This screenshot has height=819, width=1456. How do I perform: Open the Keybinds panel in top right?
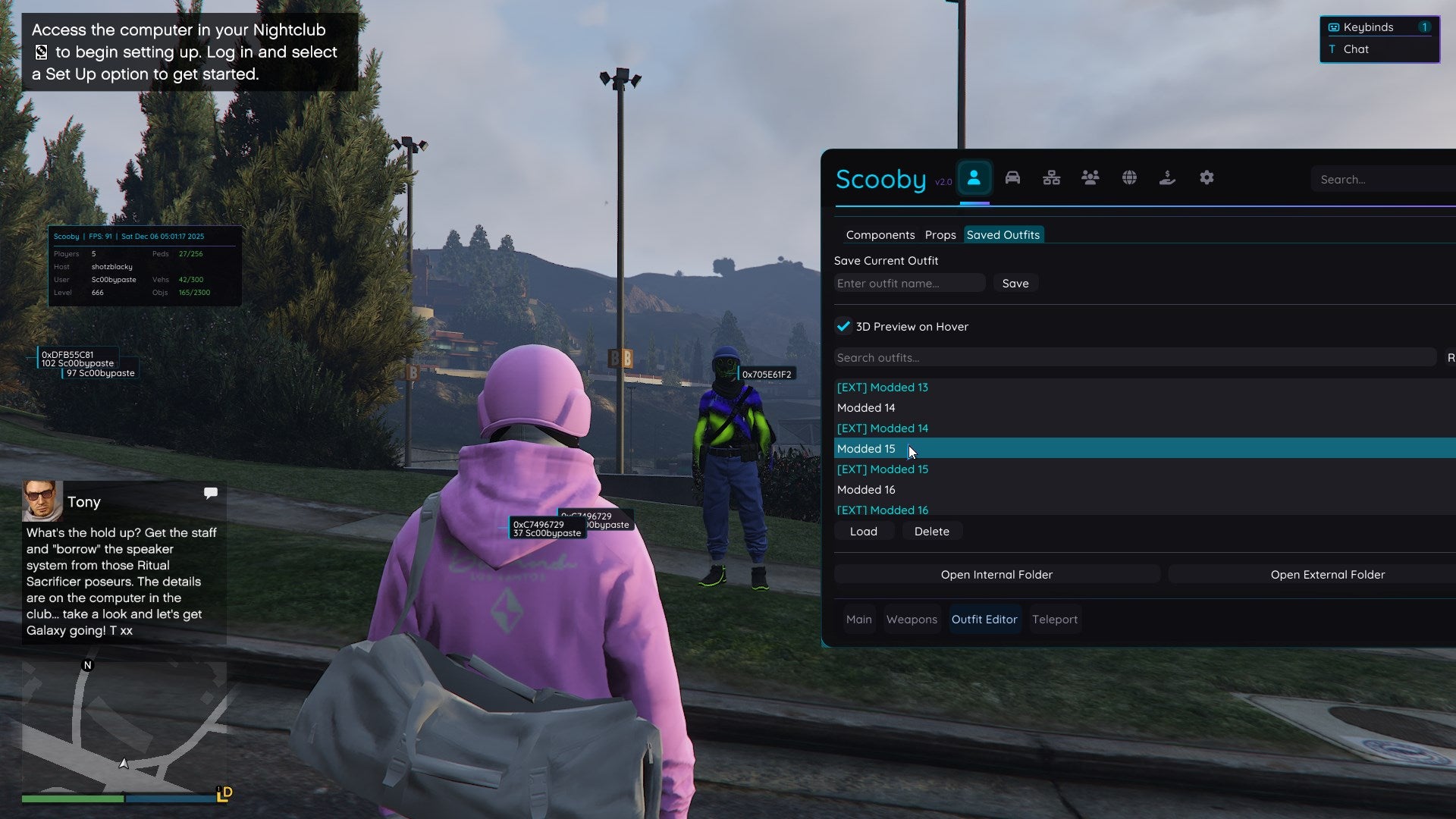click(x=1365, y=27)
